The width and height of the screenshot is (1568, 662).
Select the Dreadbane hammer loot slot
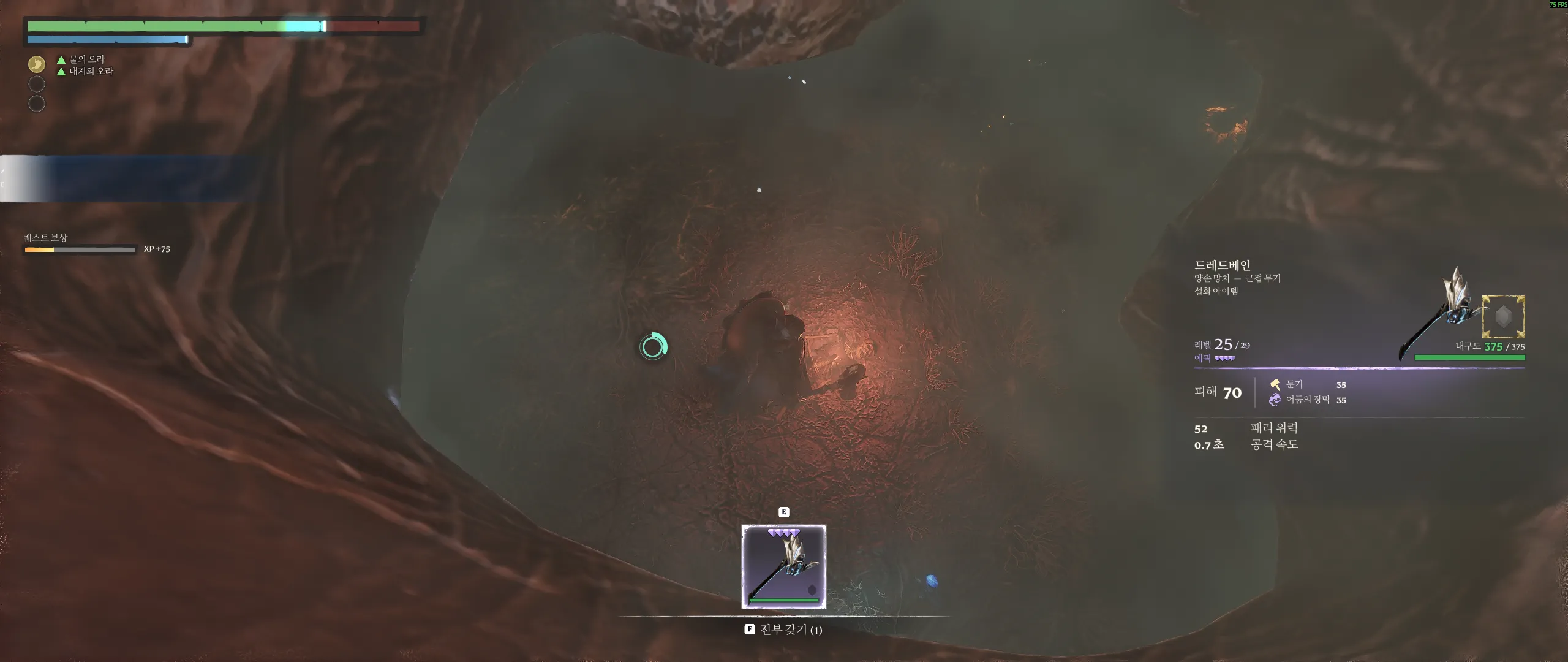pos(783,566)
